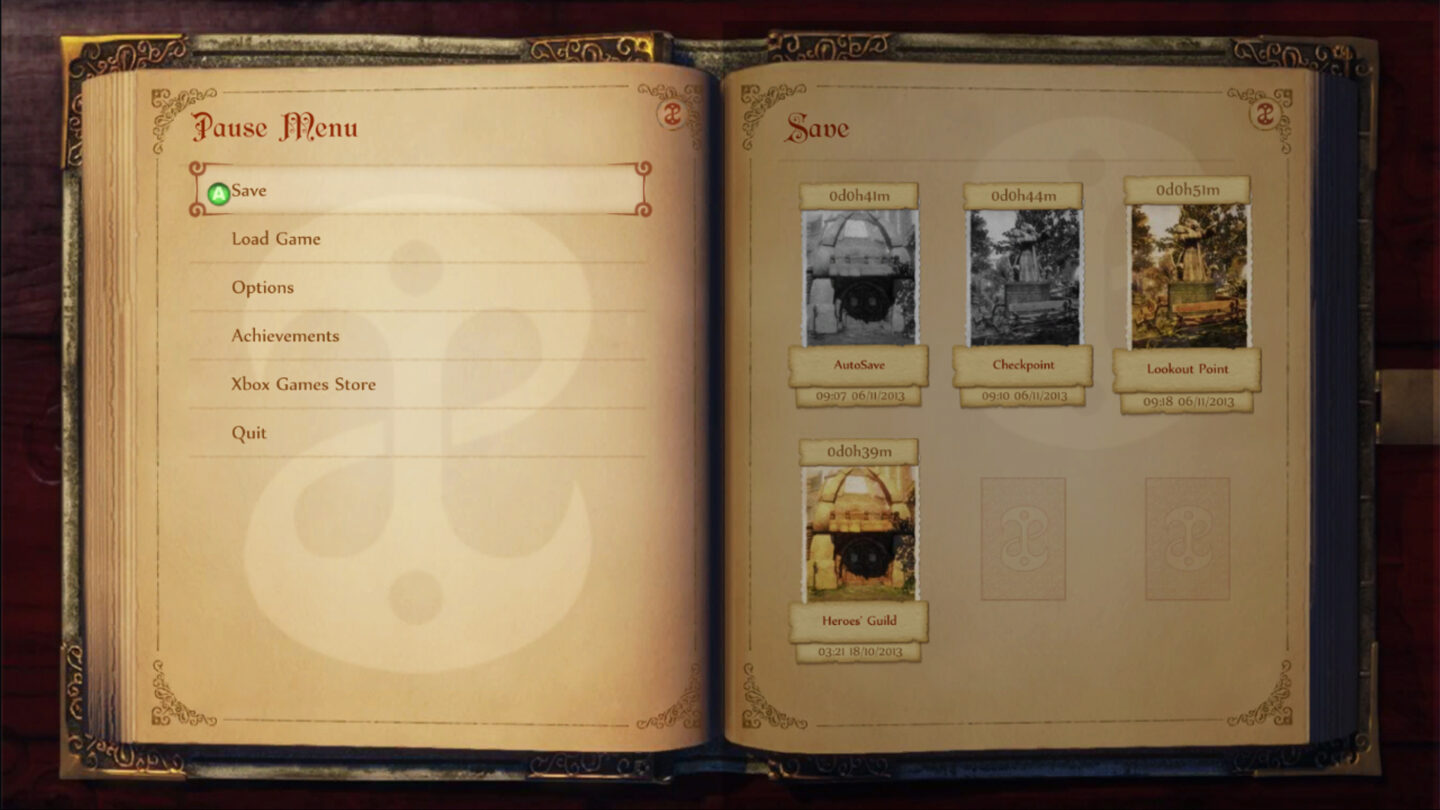The width and height of the screenshot is (1440, 810).
Task: Click the green A button prompt beside Save
Action: [x=219, y=190]
